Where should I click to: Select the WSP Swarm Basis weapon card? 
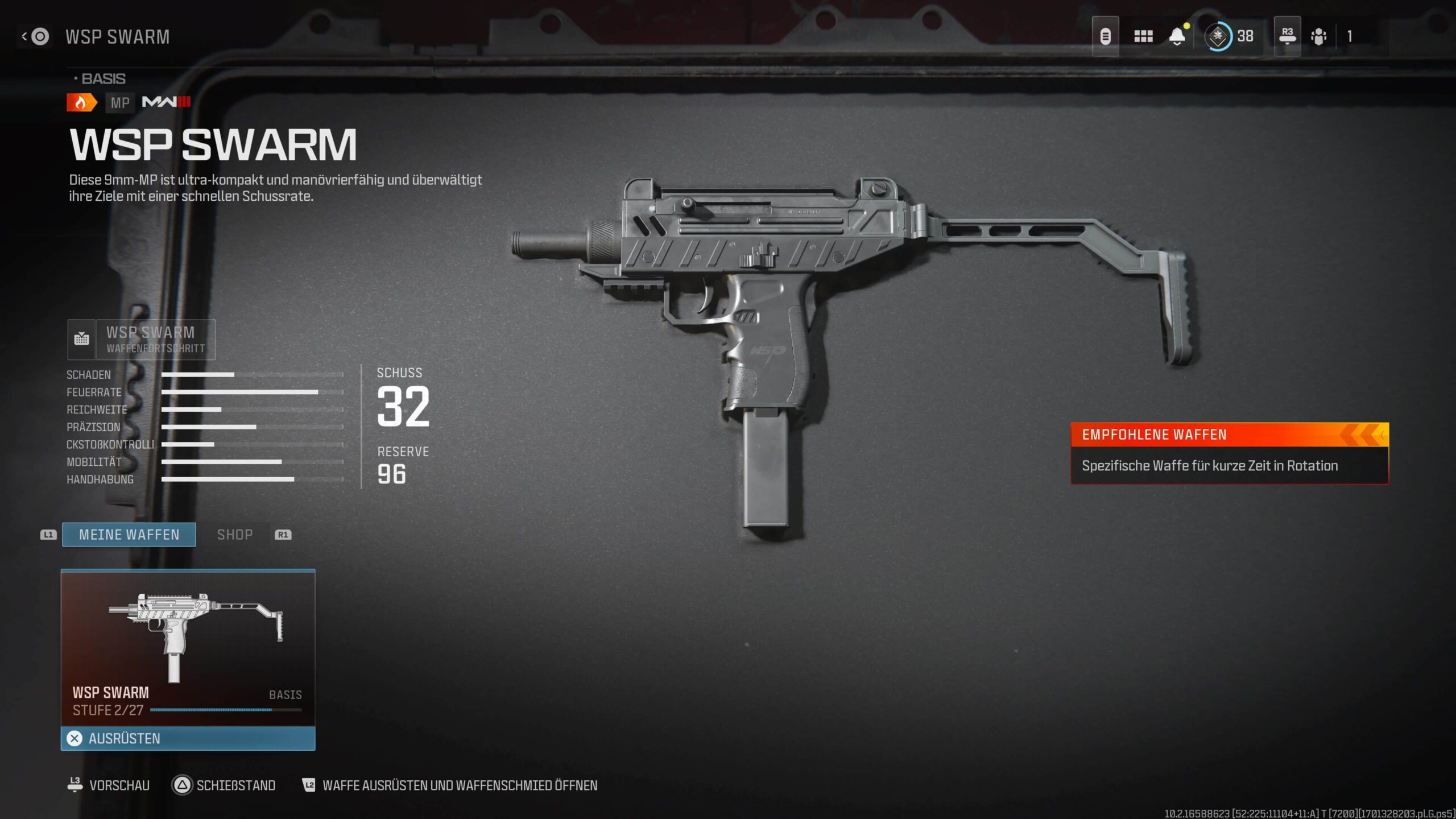click(188, 647)
